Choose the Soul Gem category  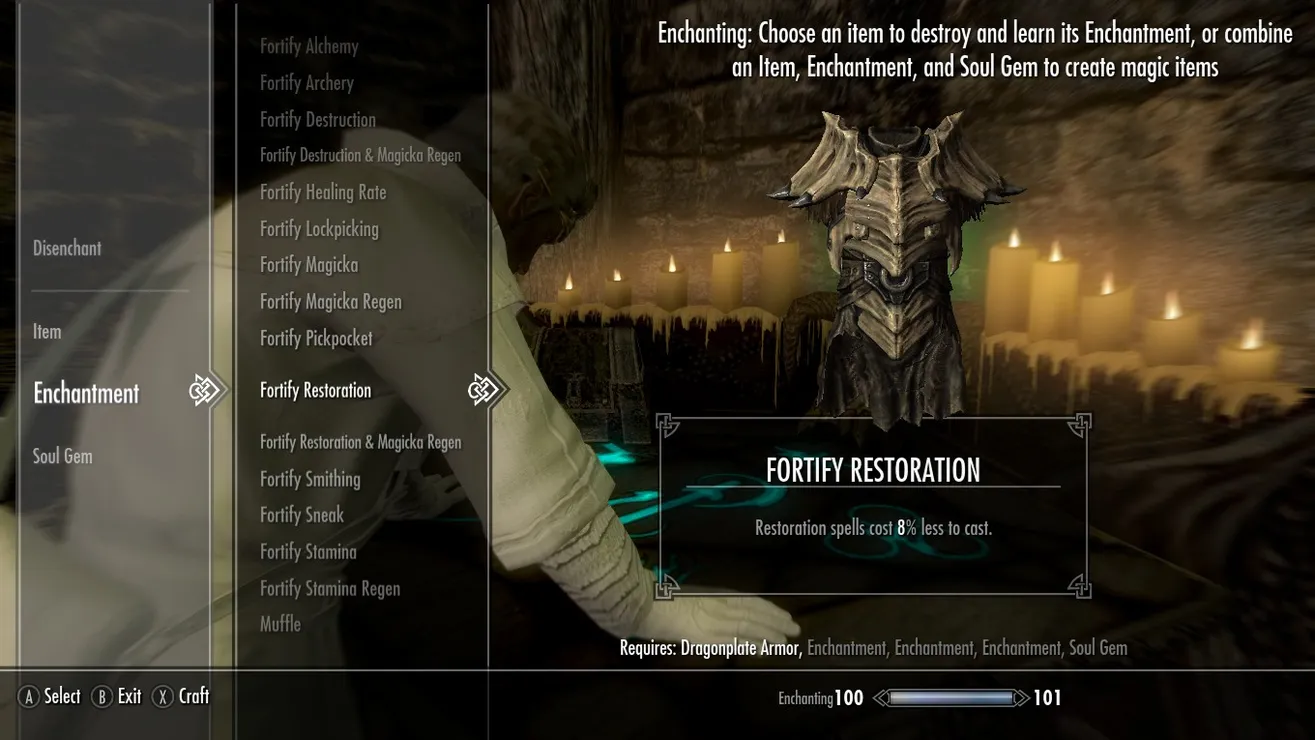click(x=62, y=456)
